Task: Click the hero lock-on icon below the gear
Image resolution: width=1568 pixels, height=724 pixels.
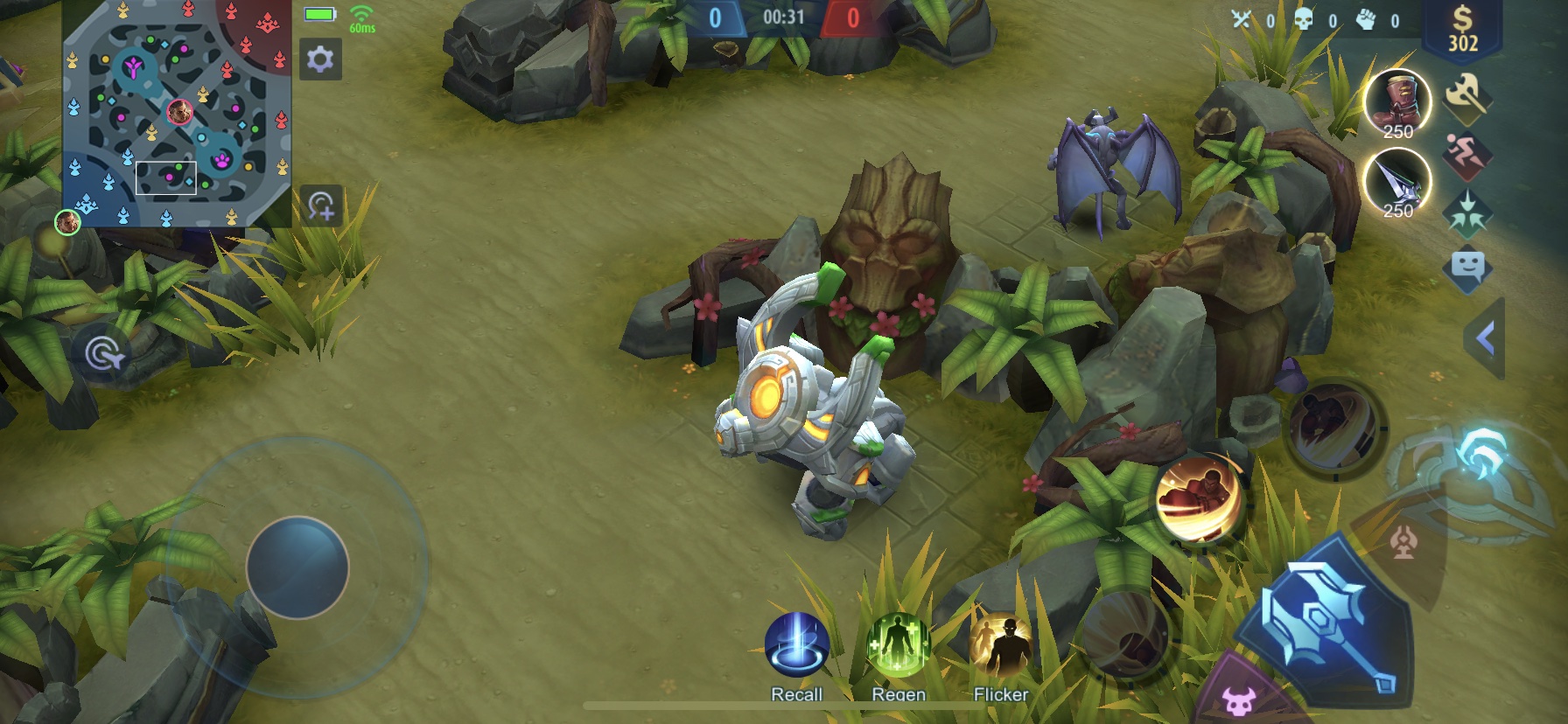Action: point(320,206)
